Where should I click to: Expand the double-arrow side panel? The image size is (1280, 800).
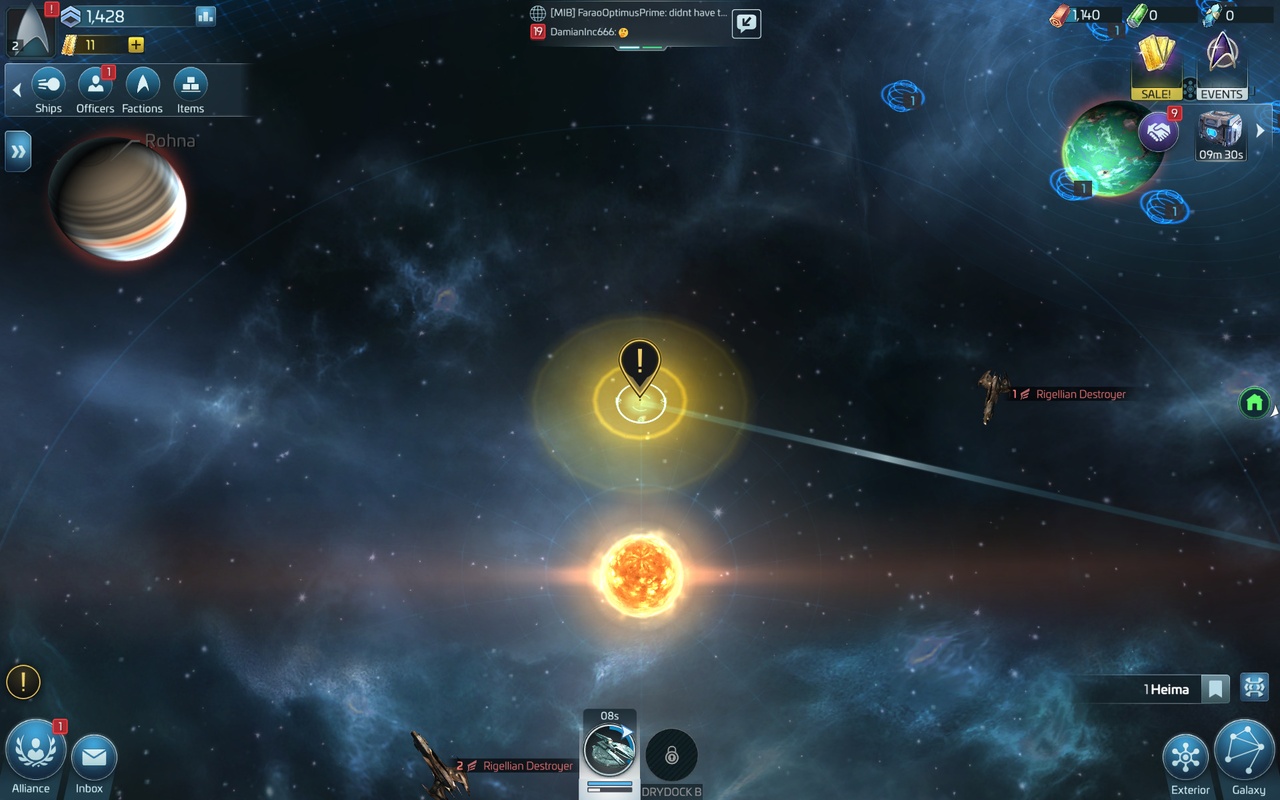pyautogui.click(x=18, y=151)
